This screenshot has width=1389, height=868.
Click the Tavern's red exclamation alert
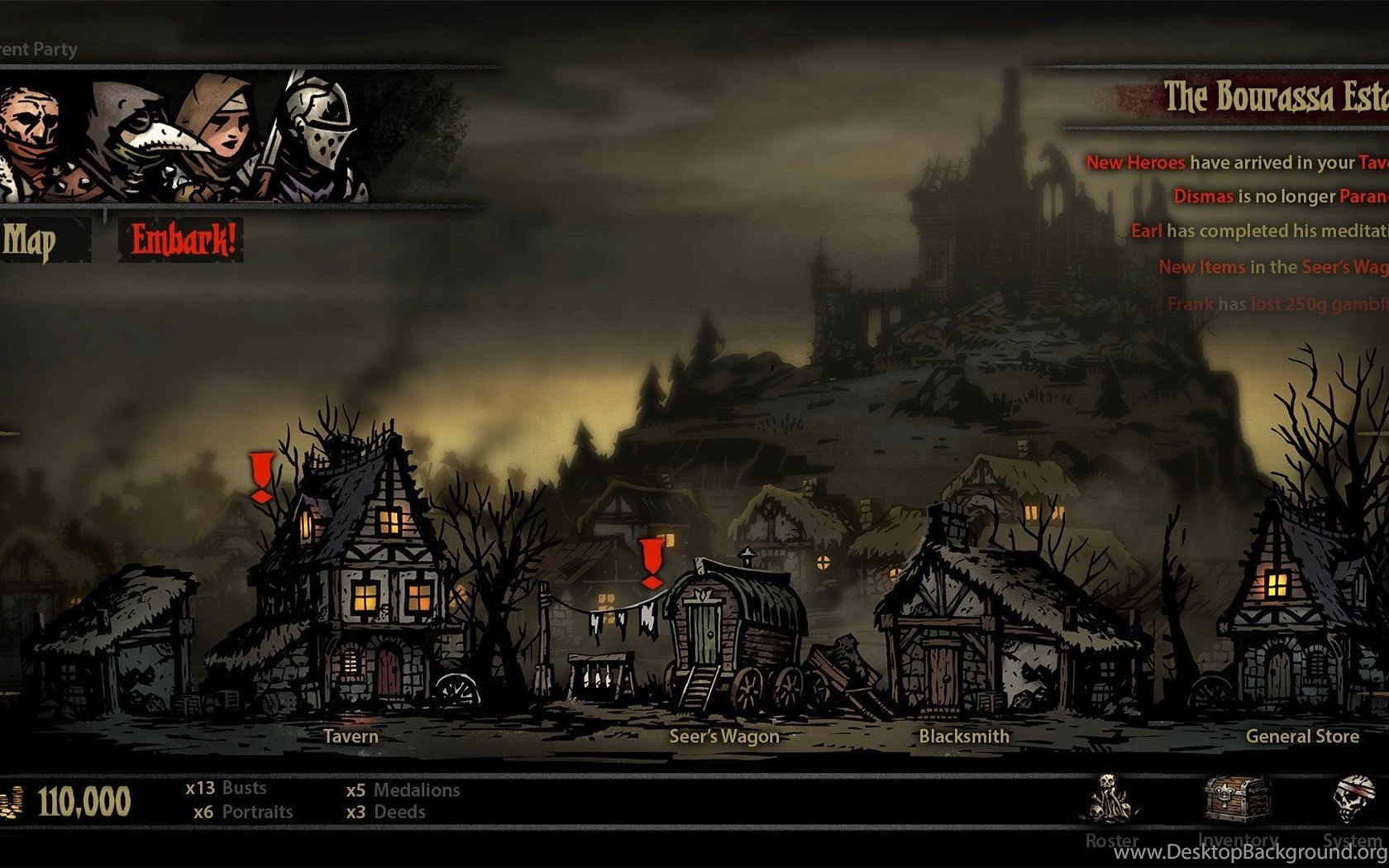pyautogui.click(x=262, y=477)
